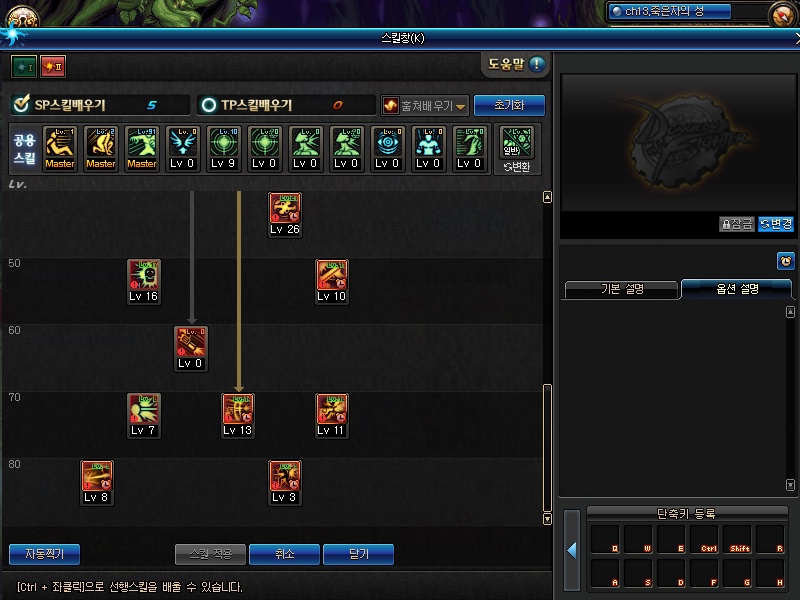Select the skill tree icon at Lv 26
The image size is (800, 600).
pyautogui.click(x=285, y=209)
